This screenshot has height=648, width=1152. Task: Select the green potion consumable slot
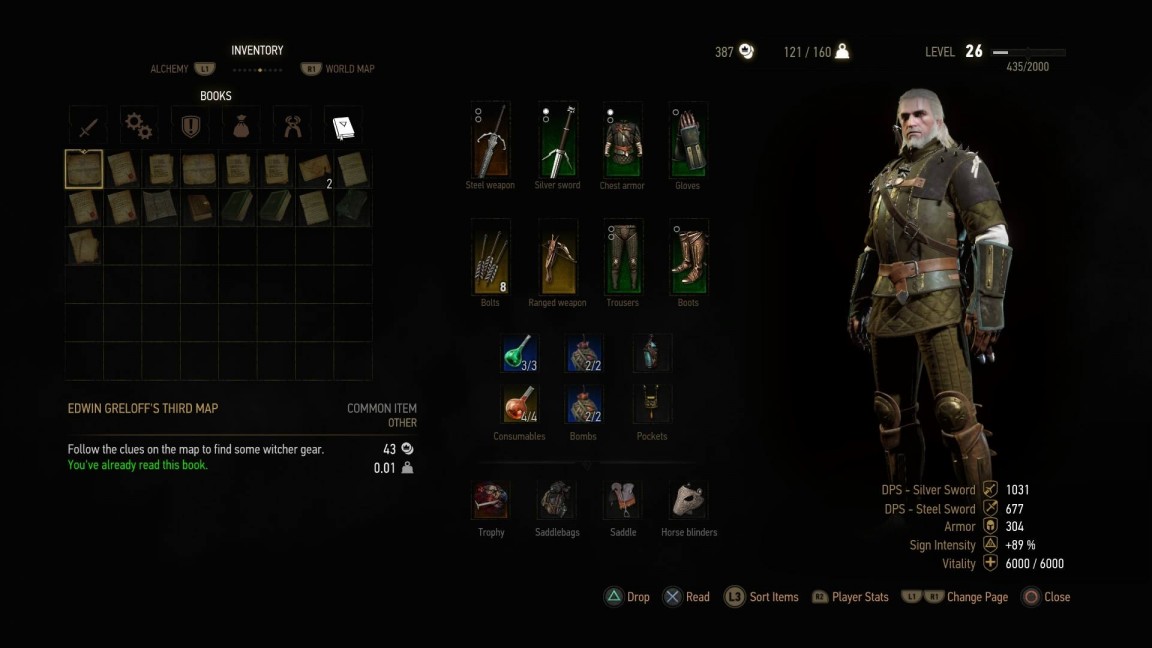pos(519,354)
